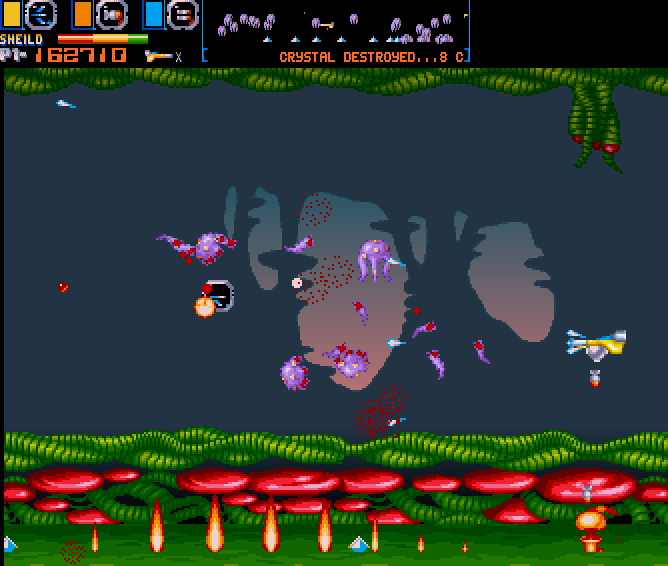This screenshot has width=668, height=566.
Task: Select the first weapon icon beside the yellow bar
Action: (41, 15)
